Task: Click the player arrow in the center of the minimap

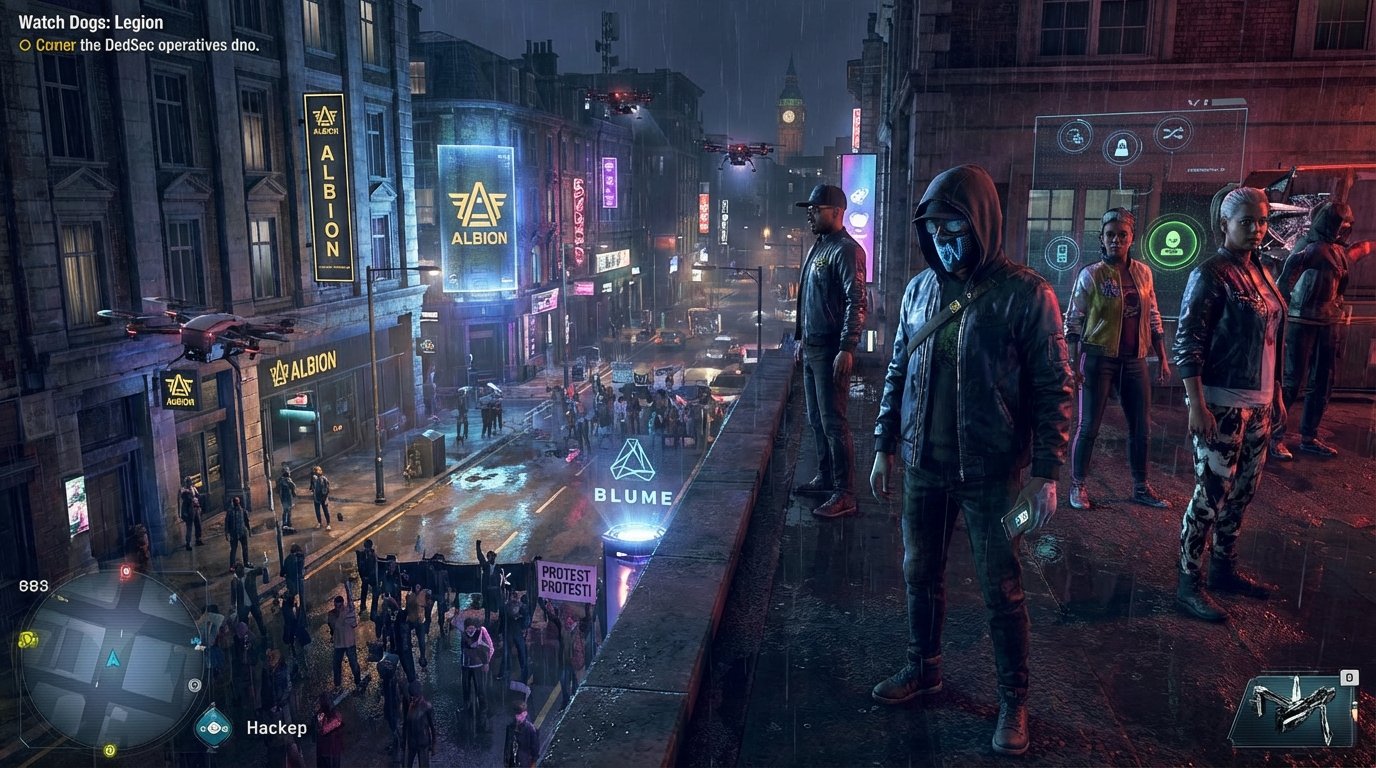Action: [113, 659]
